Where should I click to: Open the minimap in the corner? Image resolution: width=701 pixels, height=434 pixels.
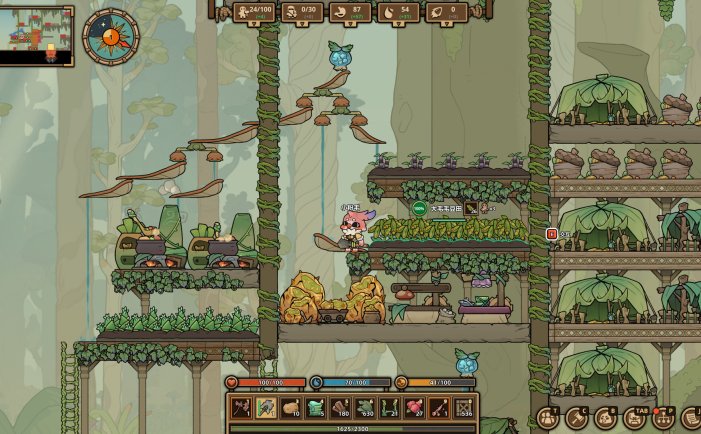tap(37, 36)
